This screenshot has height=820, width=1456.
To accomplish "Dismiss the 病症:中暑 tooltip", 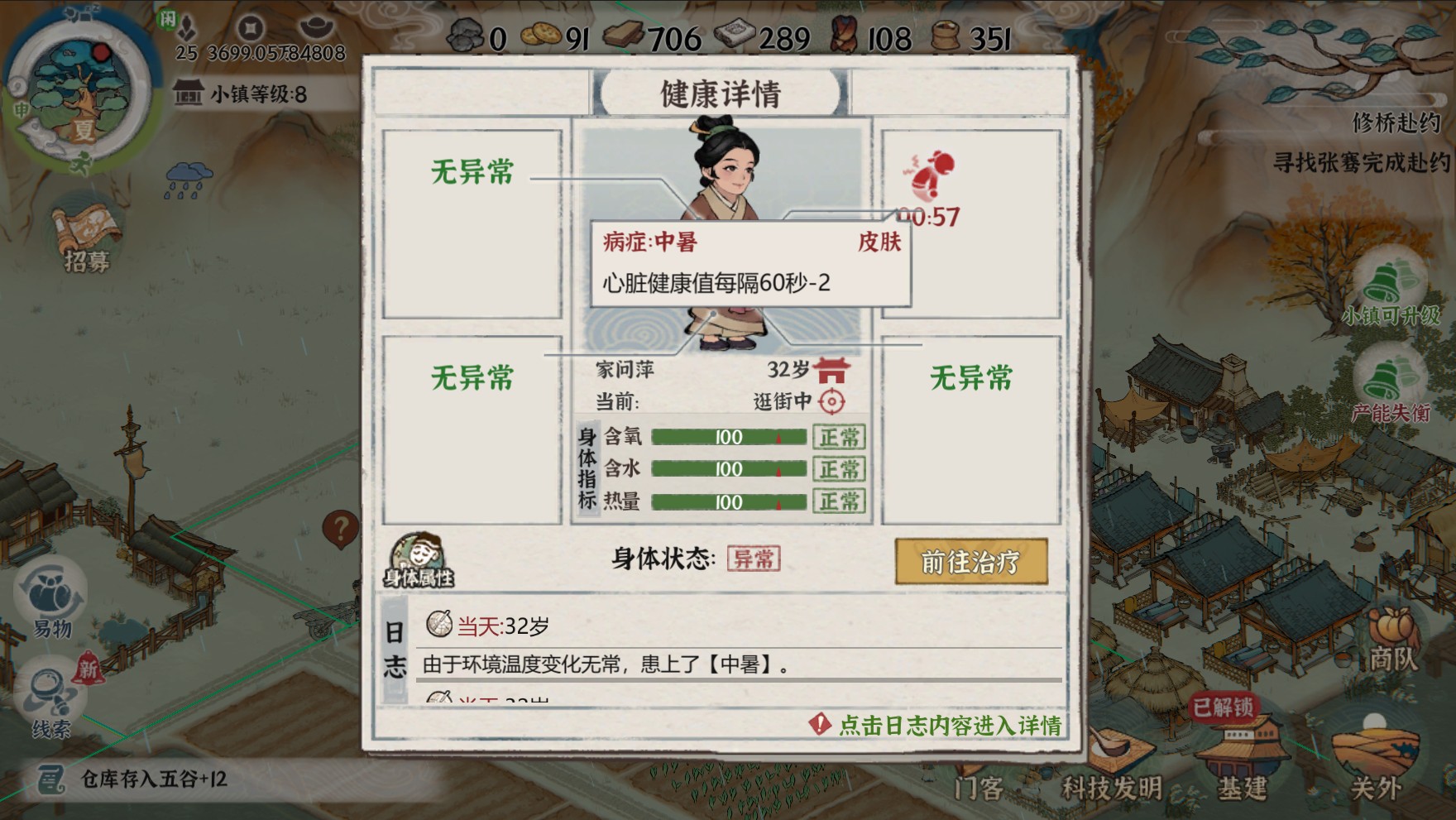I will [x=753, y=265].
